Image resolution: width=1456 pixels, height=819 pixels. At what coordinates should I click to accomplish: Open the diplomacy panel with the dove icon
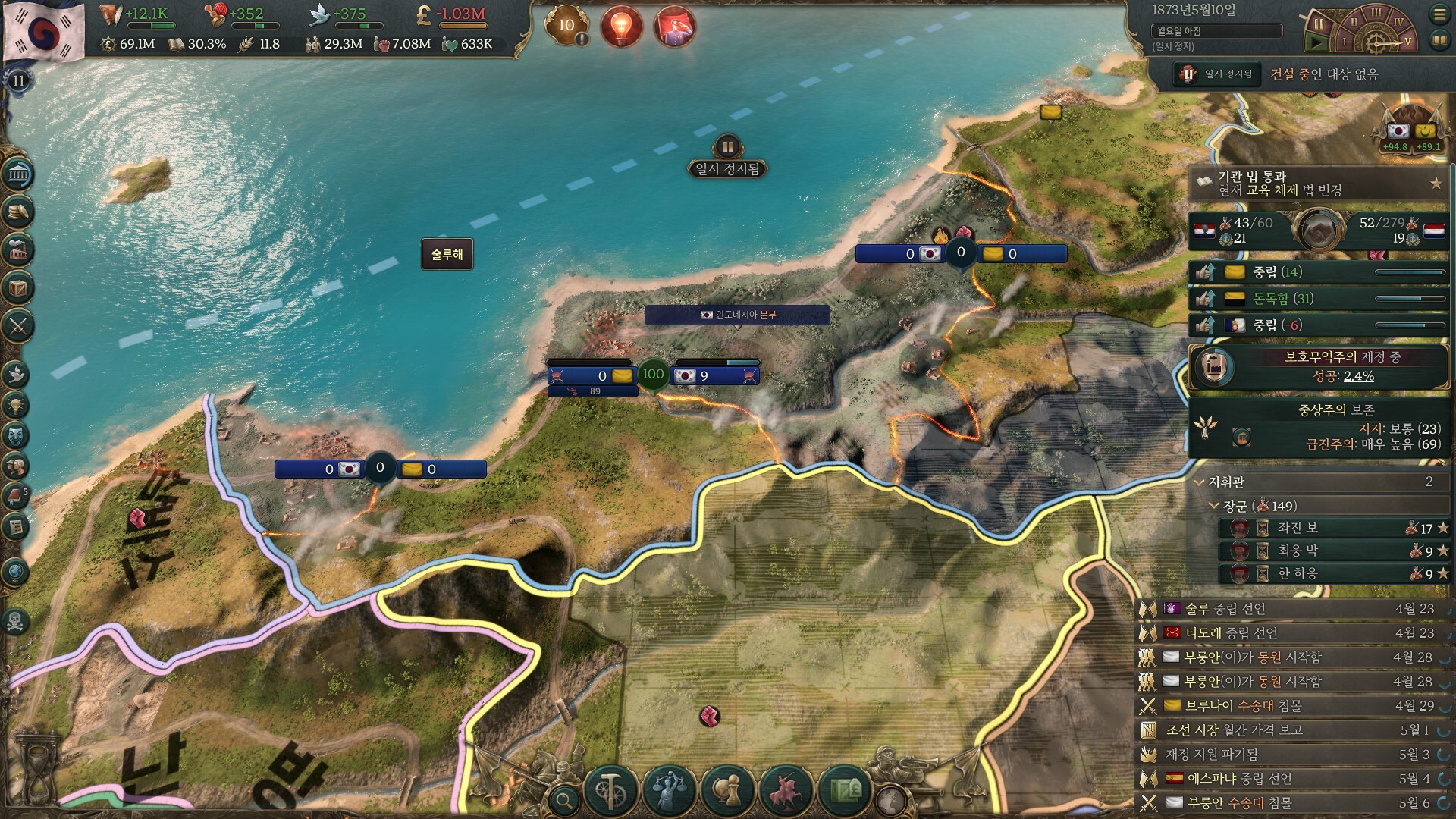[16, 374]
